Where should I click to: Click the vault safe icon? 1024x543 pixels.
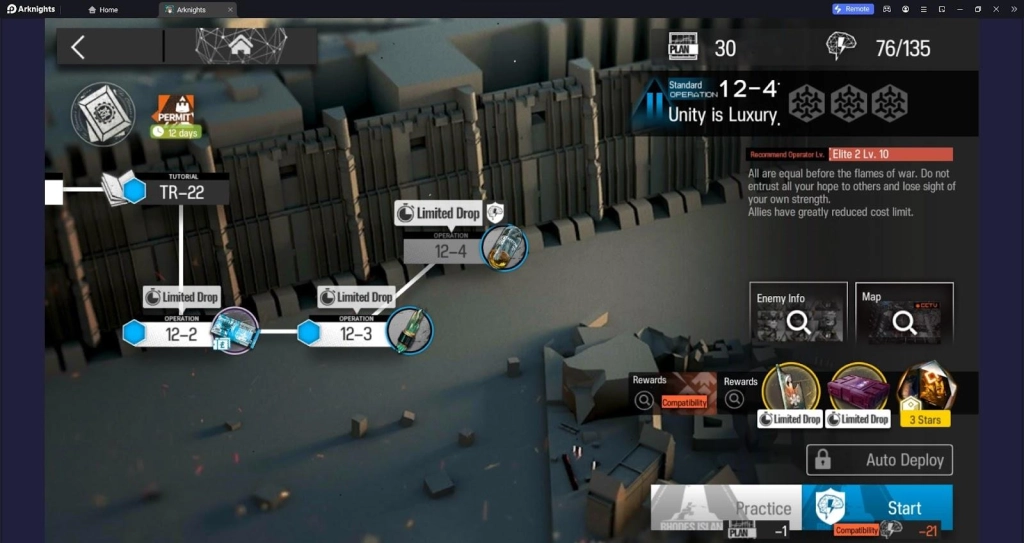click(103, 112)
